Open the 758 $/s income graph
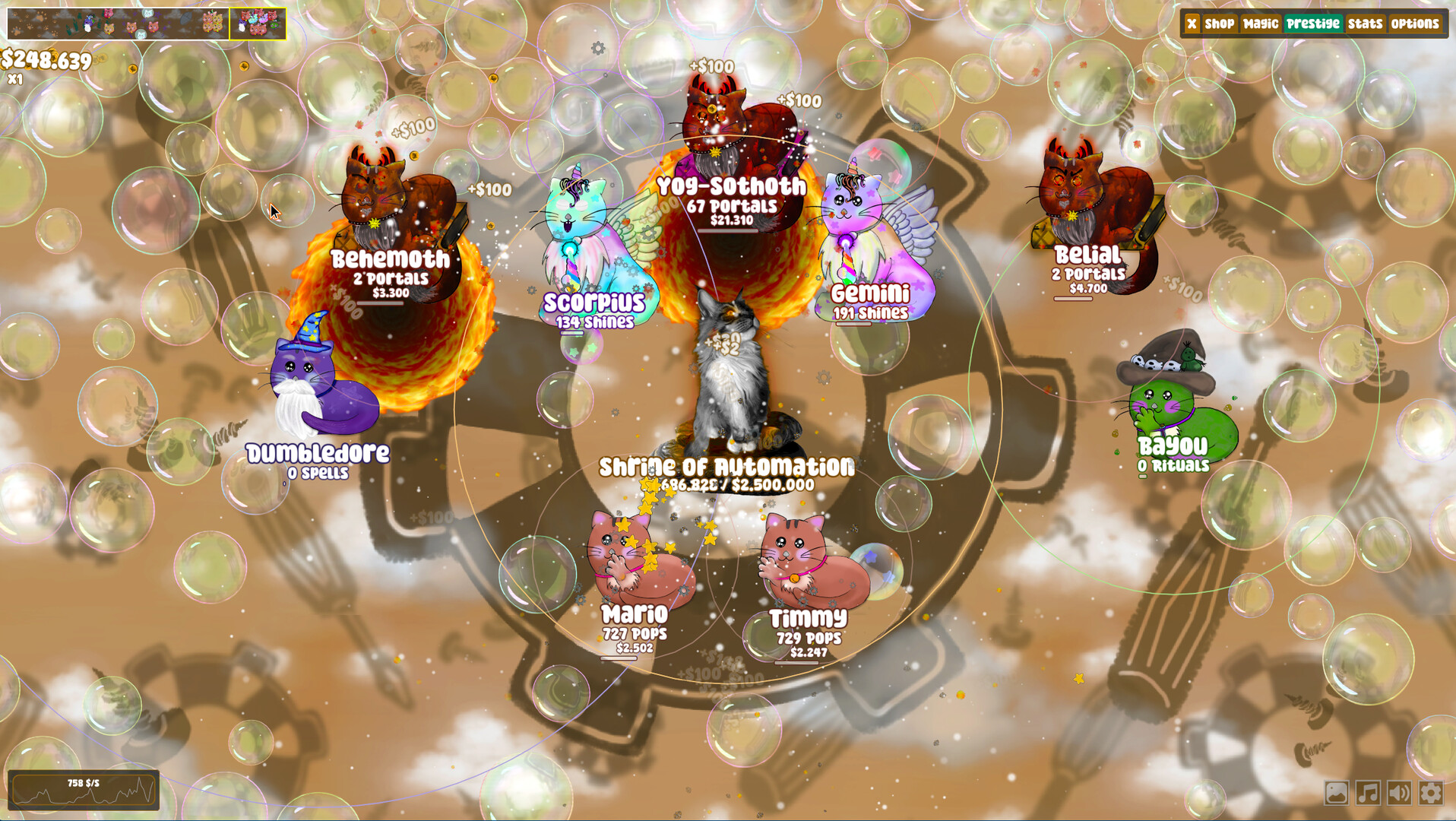Image resolution: width=1456 pixels, height=821 pixels. (x=84, y=790)
